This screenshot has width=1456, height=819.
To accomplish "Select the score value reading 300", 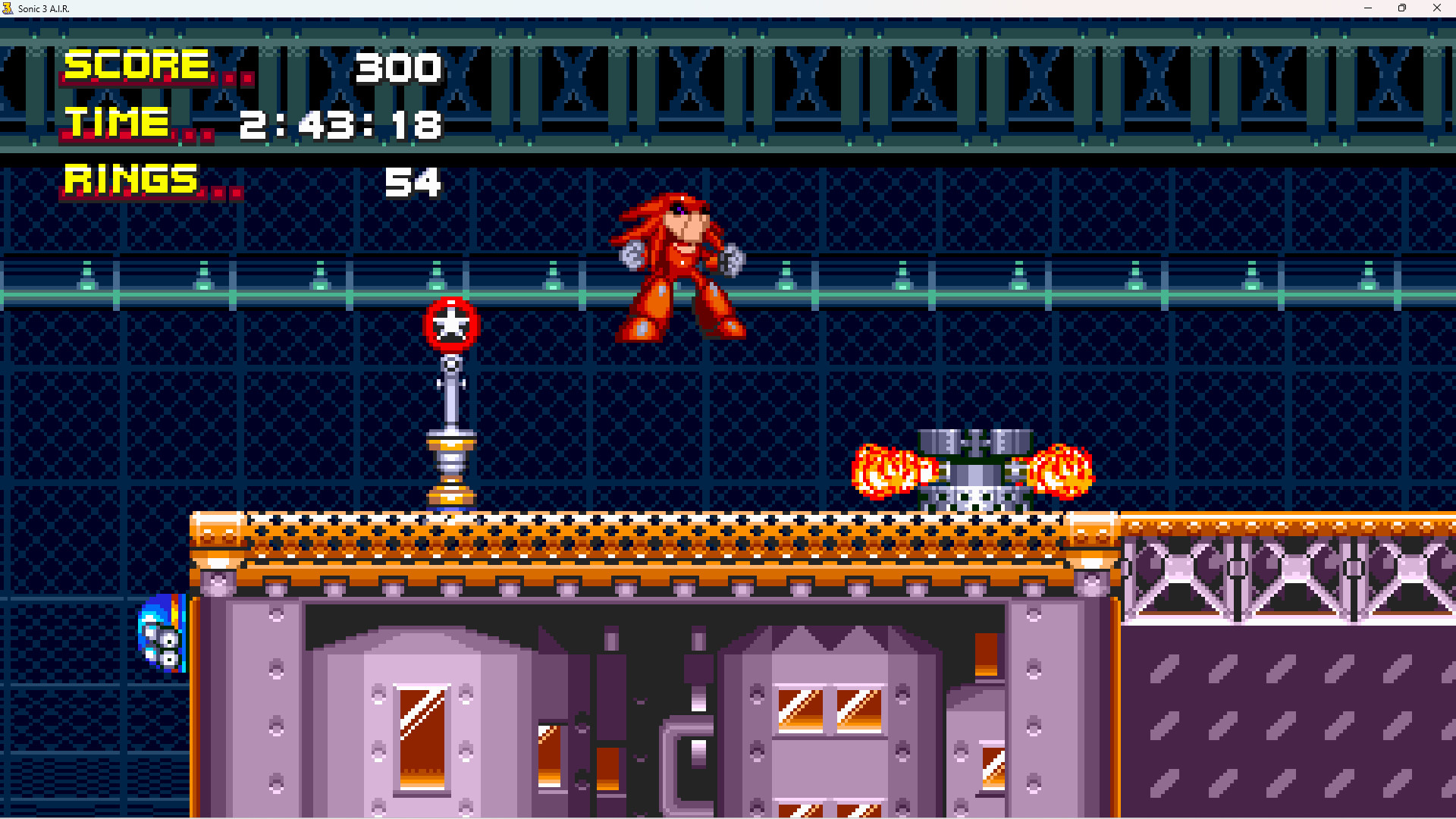I will tap(400, 67).
